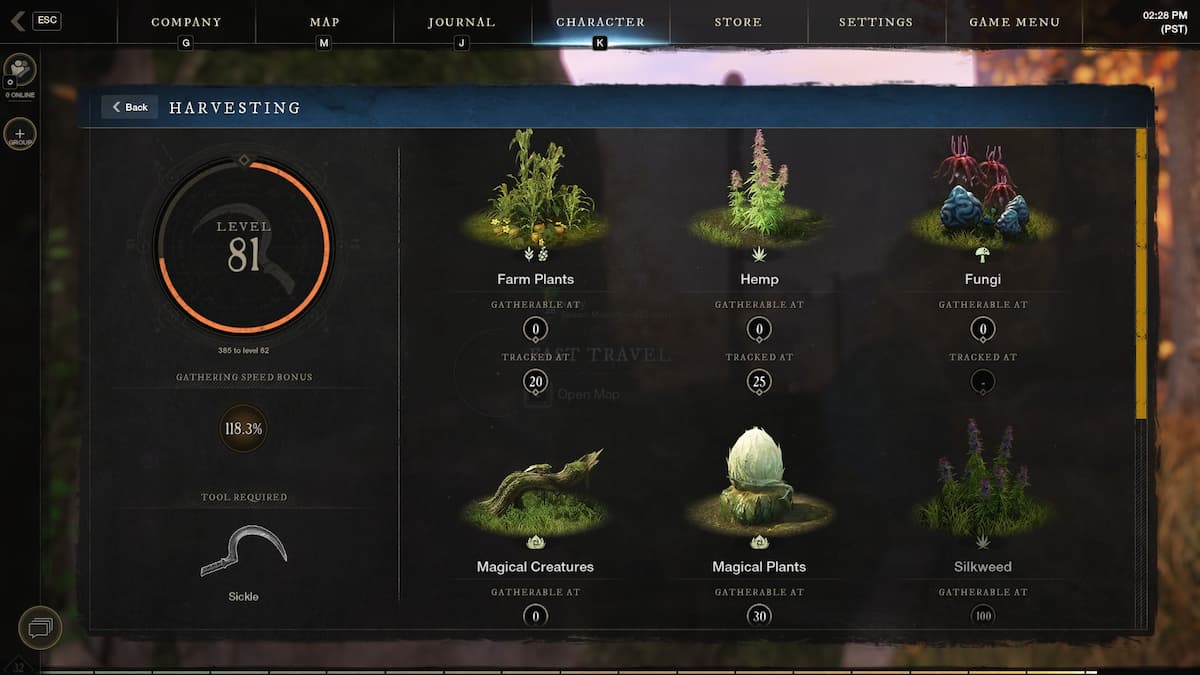Open the Company tab

pos(186,22)
